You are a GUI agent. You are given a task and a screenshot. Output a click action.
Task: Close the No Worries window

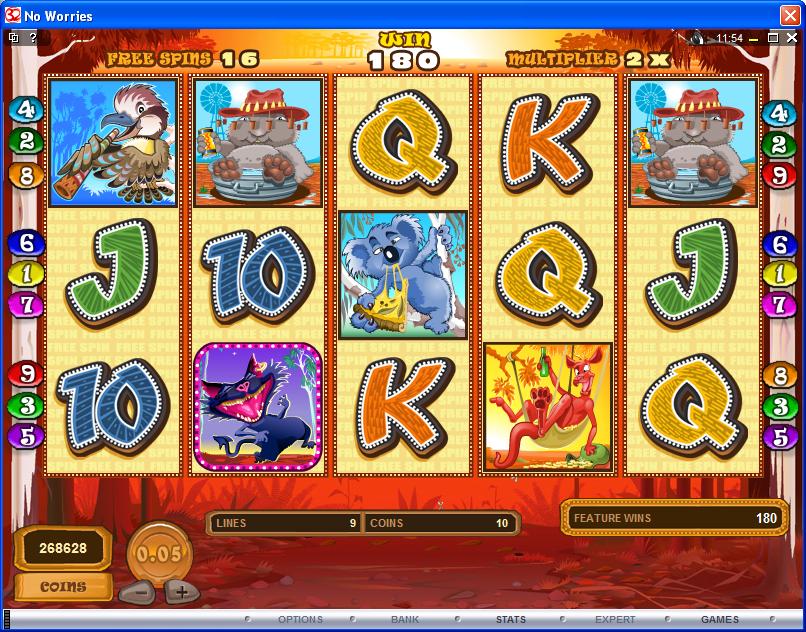pos(790,14)
